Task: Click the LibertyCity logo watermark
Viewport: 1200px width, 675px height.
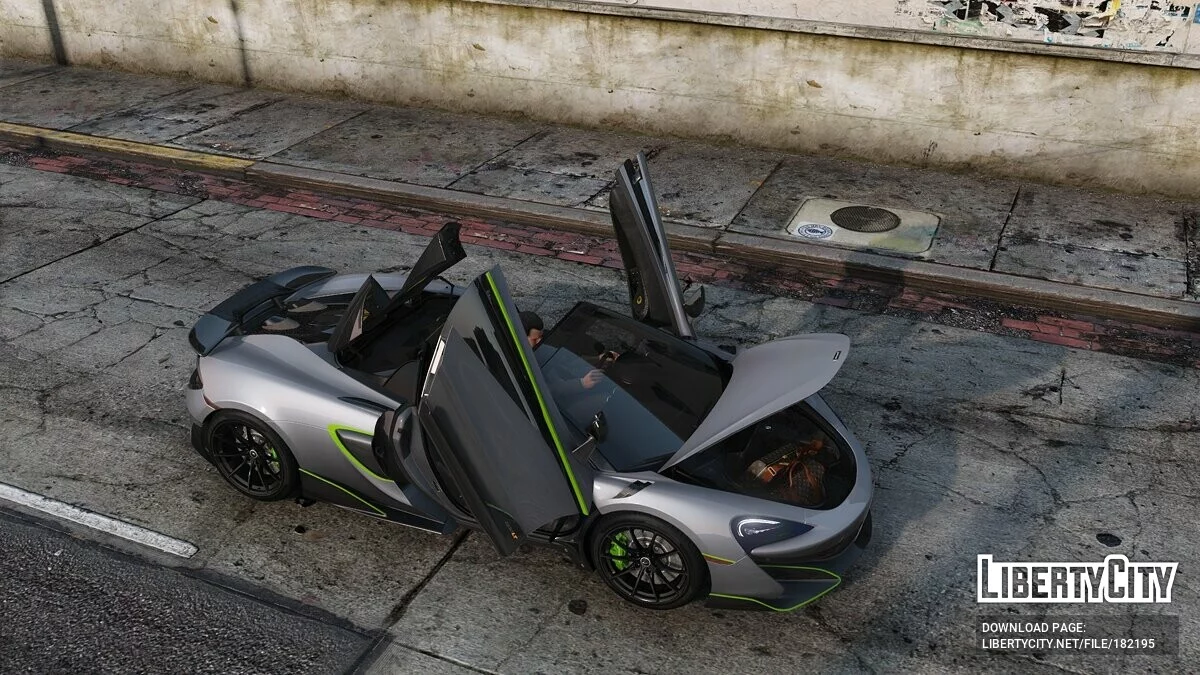Action: click(x=1077, y=580)
